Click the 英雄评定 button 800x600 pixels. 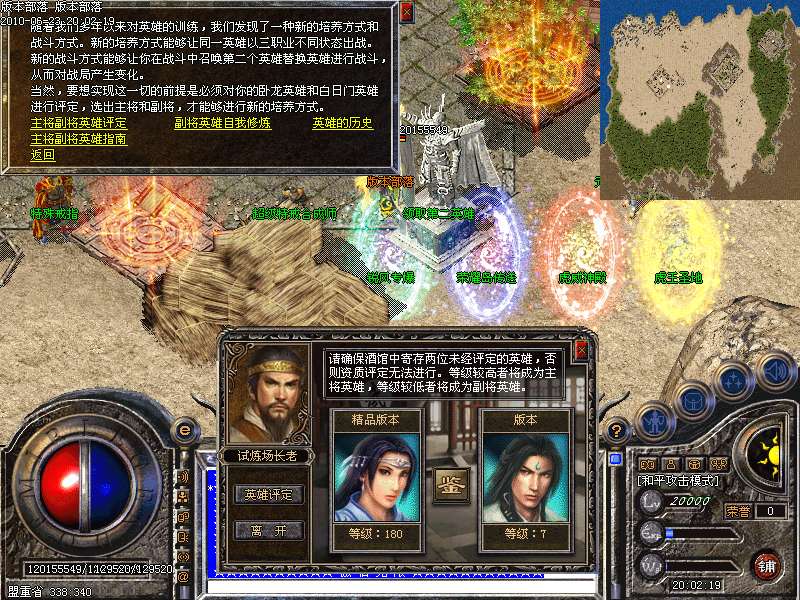pos(269,494)
